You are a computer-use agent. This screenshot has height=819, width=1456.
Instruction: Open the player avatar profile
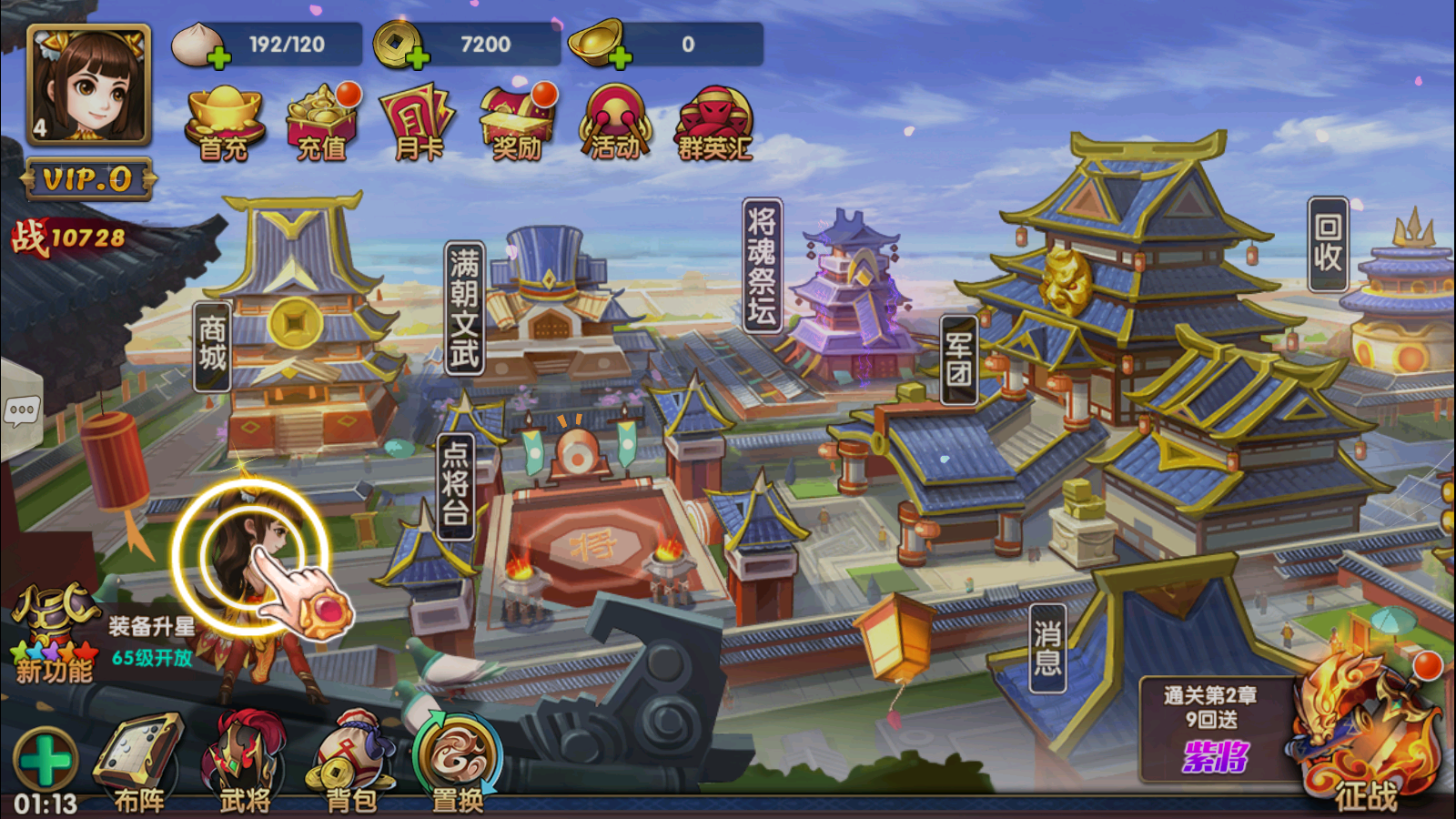click(88, 85)
